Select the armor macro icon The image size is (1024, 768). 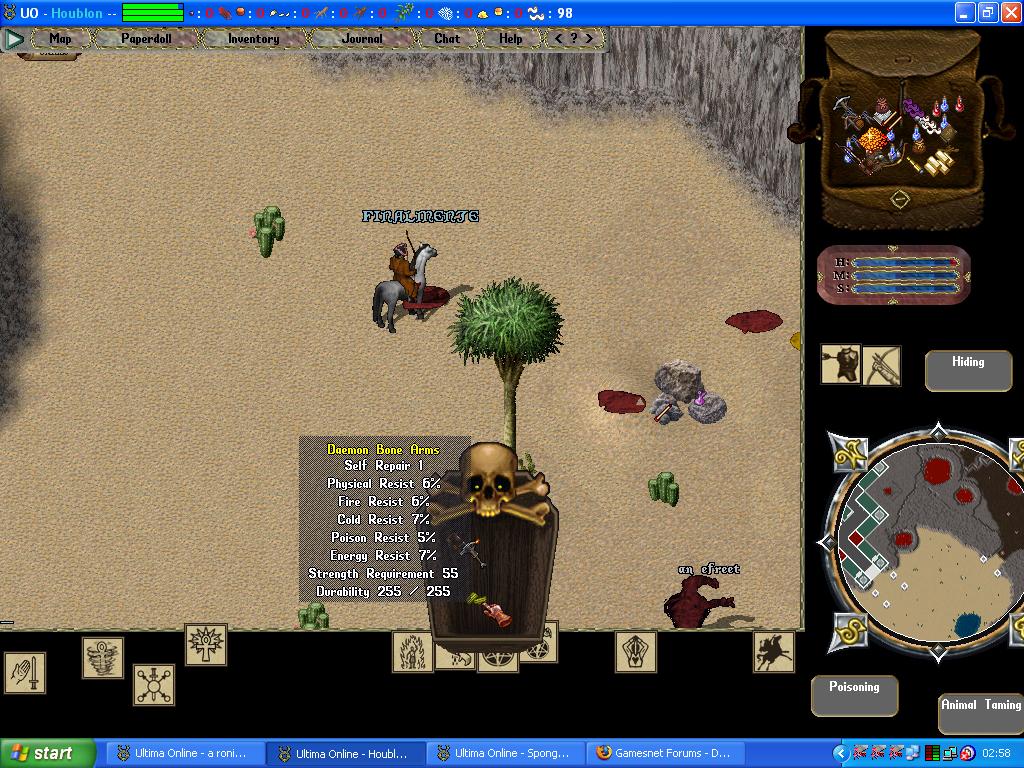click(x=841, y=365)
